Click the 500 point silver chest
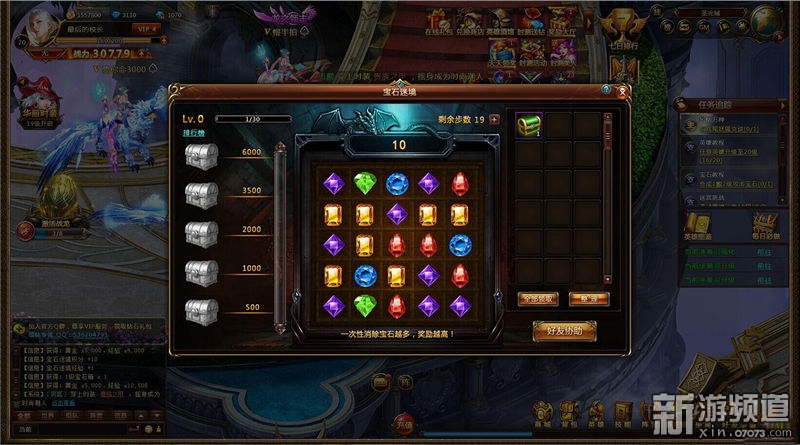800x445 pixels. point(202,309)
